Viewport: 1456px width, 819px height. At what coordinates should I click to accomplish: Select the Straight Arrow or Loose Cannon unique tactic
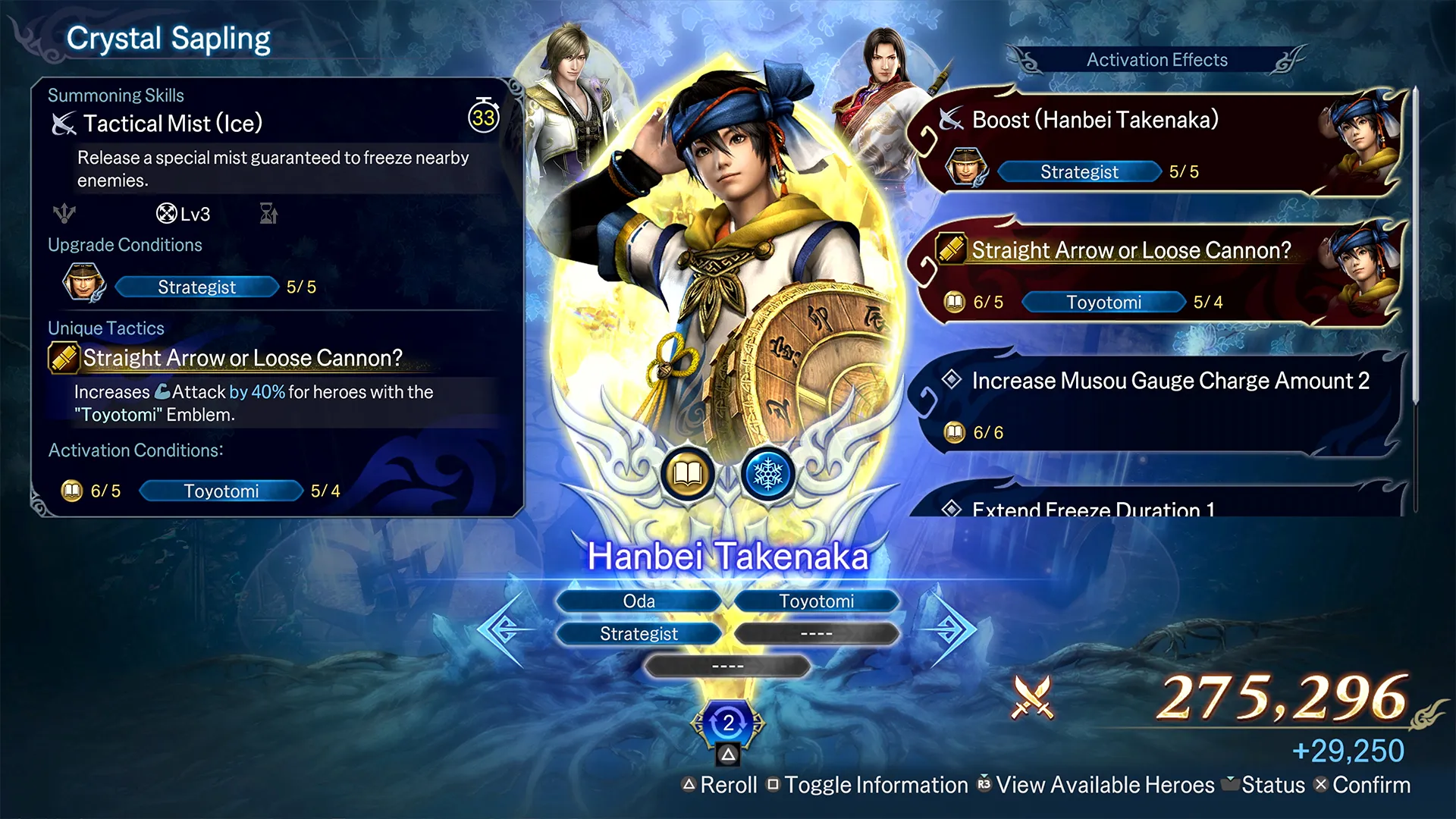[x=242, y=358]
